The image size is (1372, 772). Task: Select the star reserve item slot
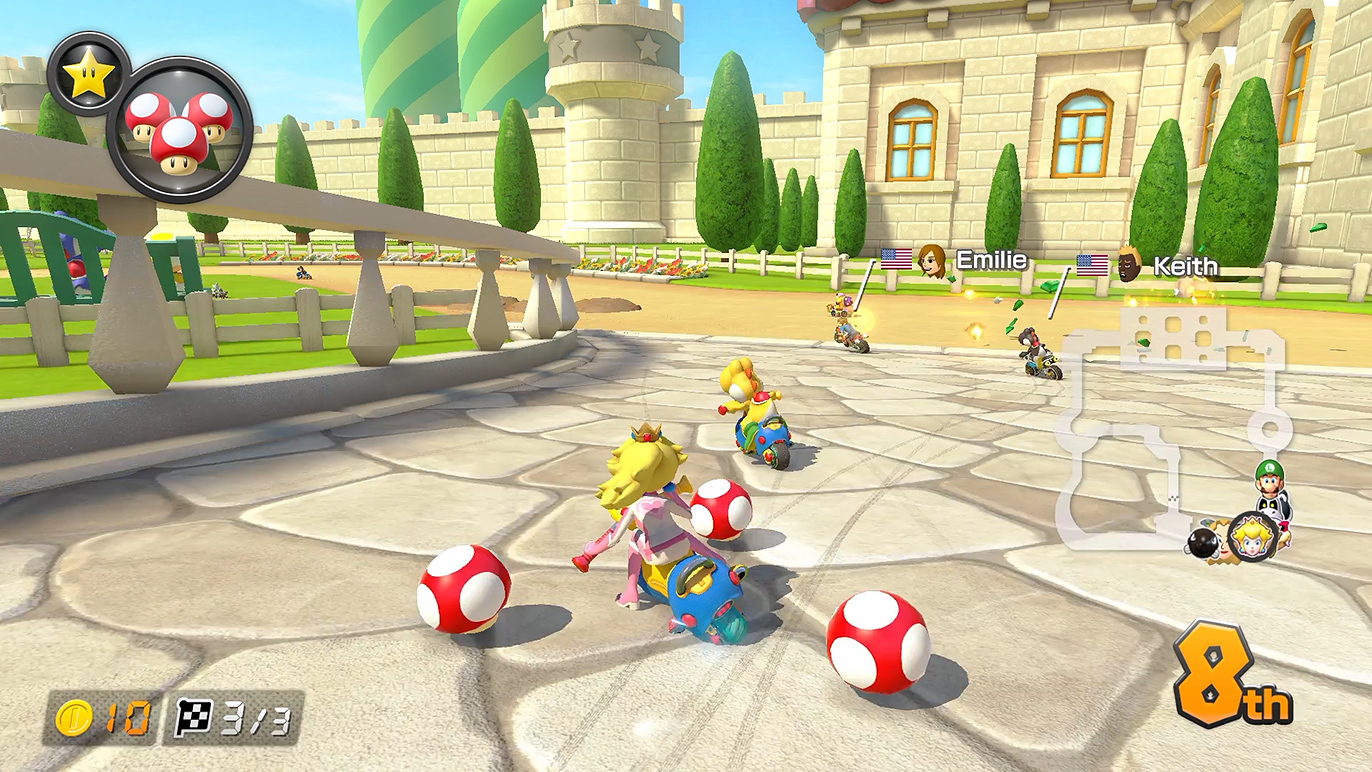(x=88, y=73)
